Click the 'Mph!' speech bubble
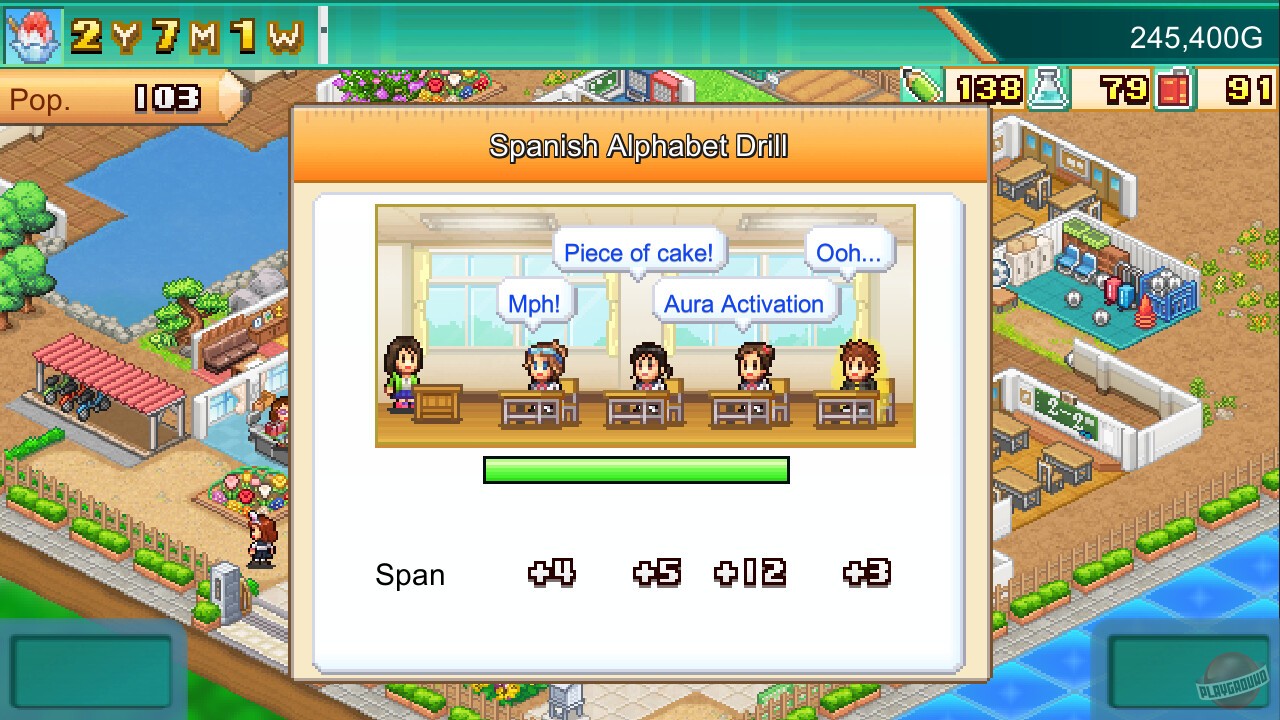 pos(537,302)
